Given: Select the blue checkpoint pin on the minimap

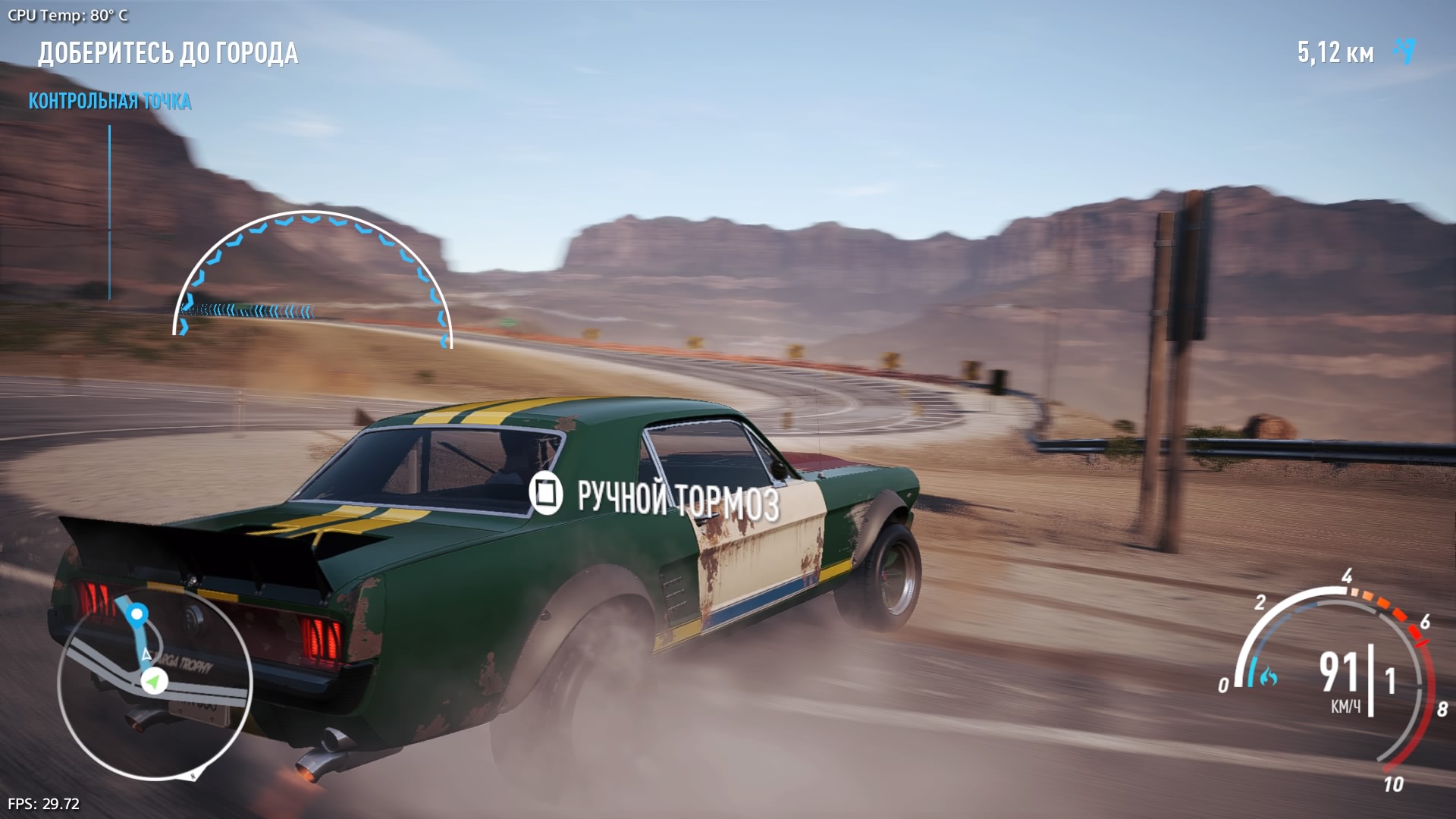Looking at the screenshot, I should click(137, 613).
